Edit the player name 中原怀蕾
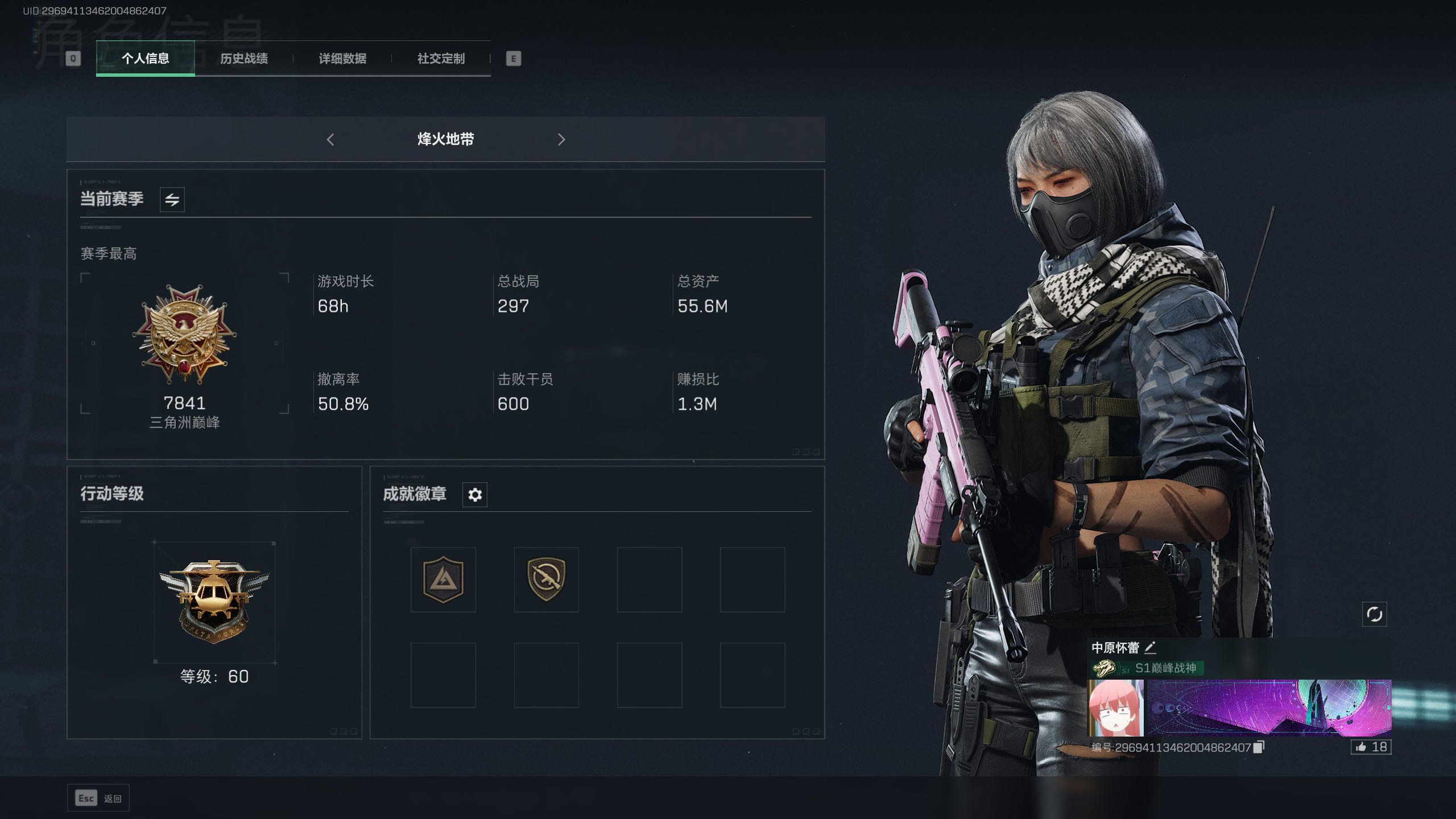This screenshot has width=1456, height=819. (1150, 648)
